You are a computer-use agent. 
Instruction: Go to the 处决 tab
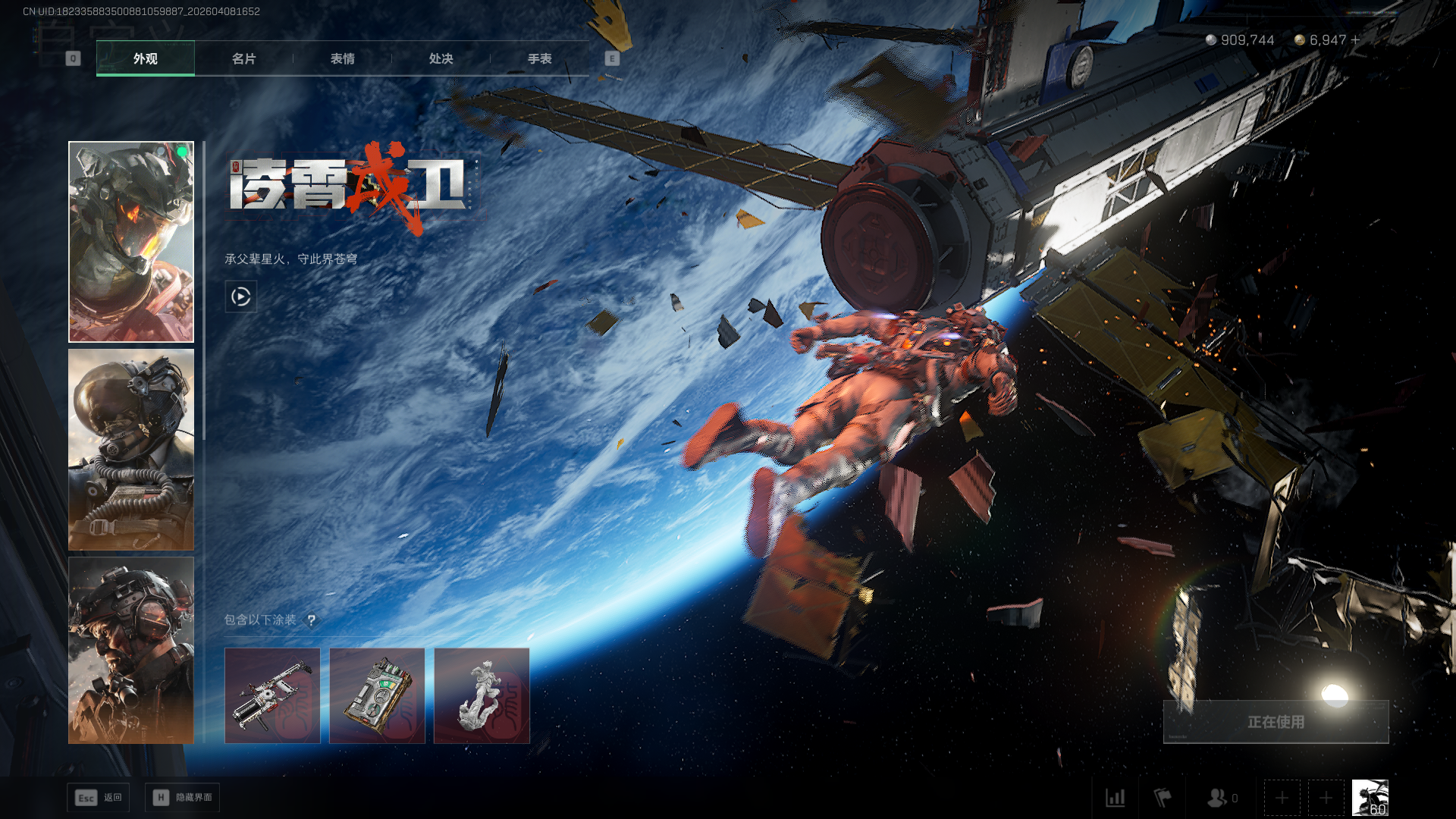tap(441, 58)
